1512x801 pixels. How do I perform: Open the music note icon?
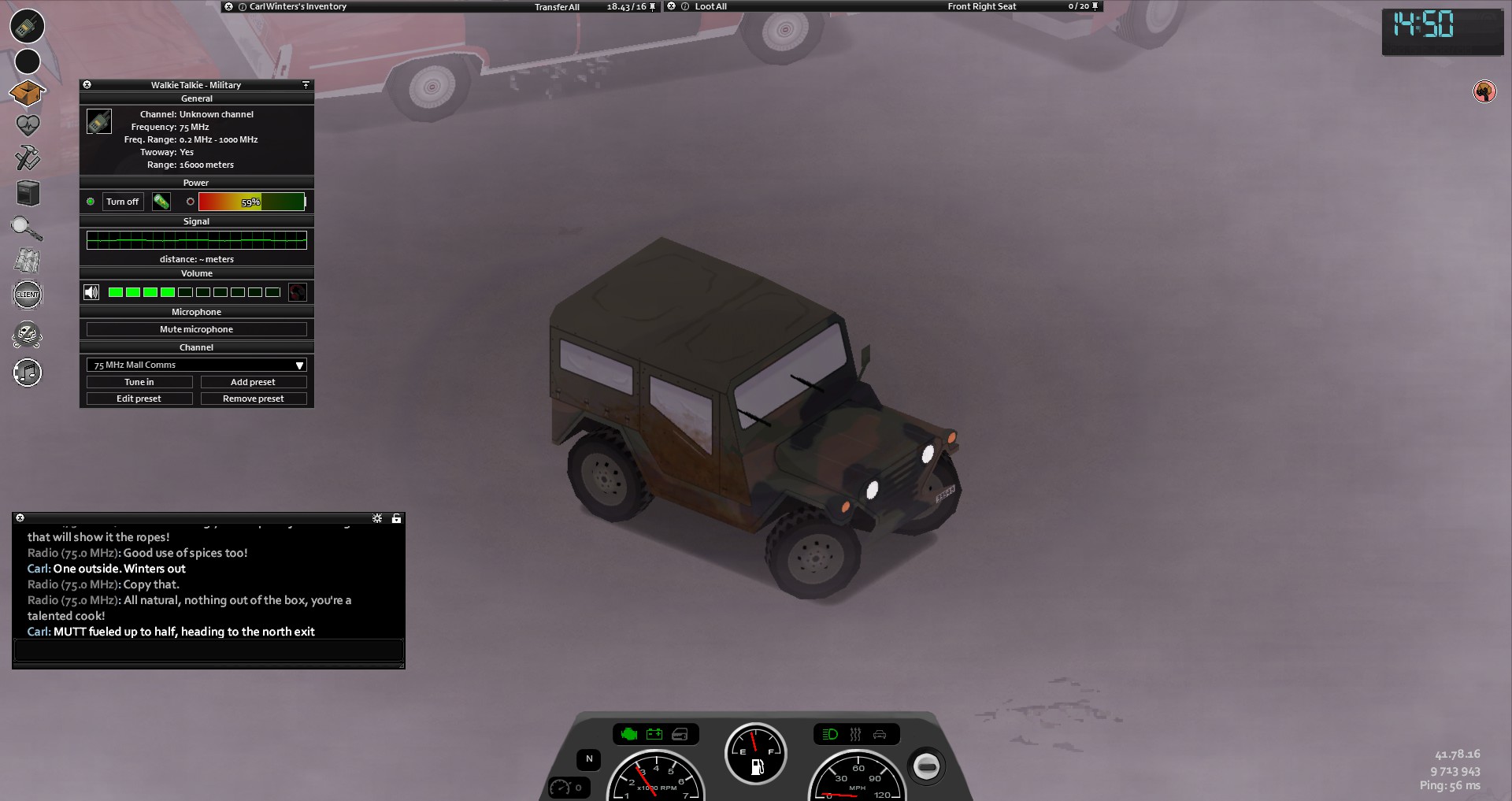pos(28,373)
